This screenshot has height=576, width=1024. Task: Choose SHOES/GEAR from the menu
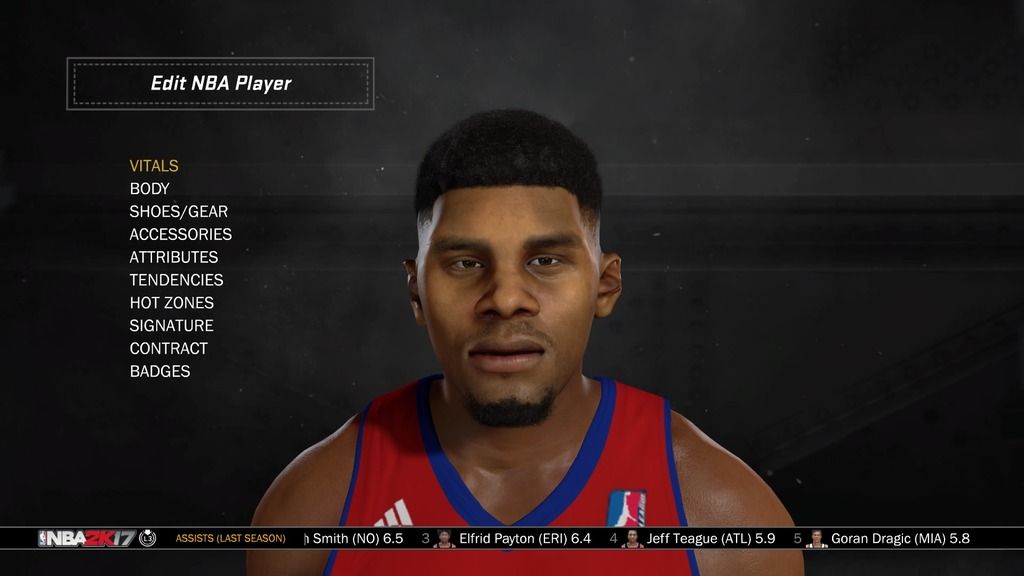pos(179,212)
